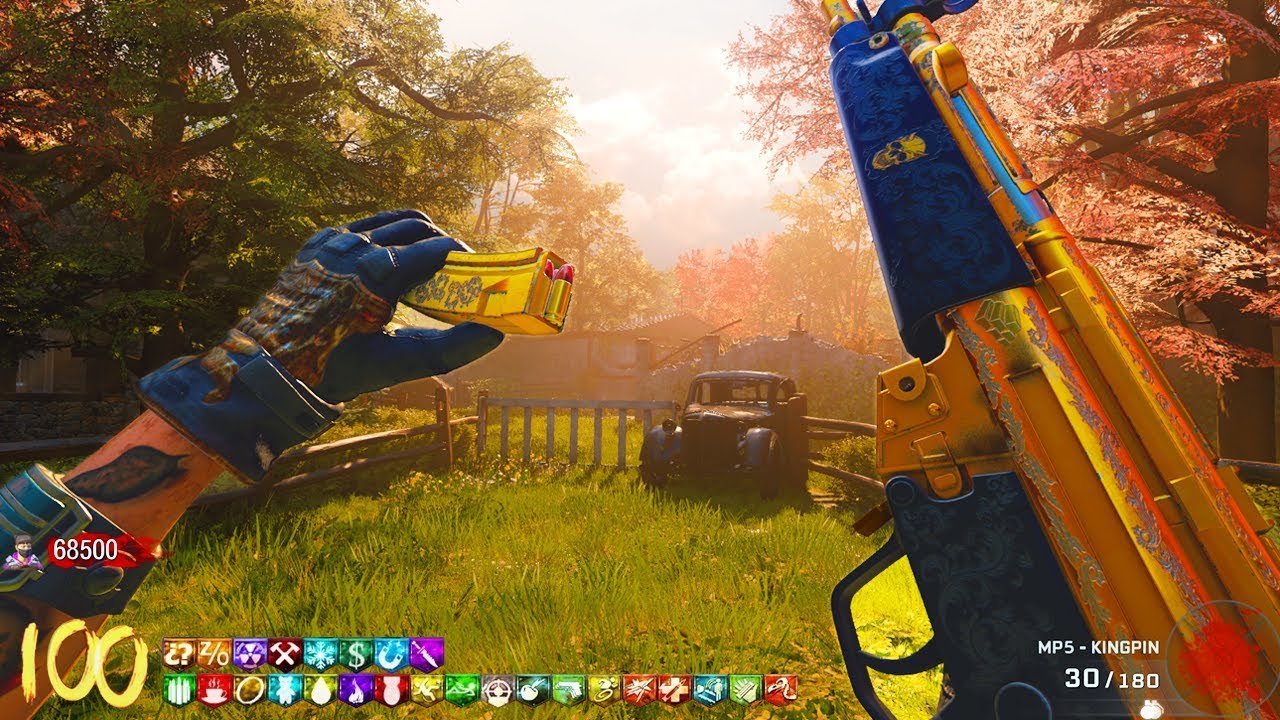The width and height of the screenshot is (1280, 720).
Task: Select the orange Z percent perk icon
Action: (x=214, y=653)
